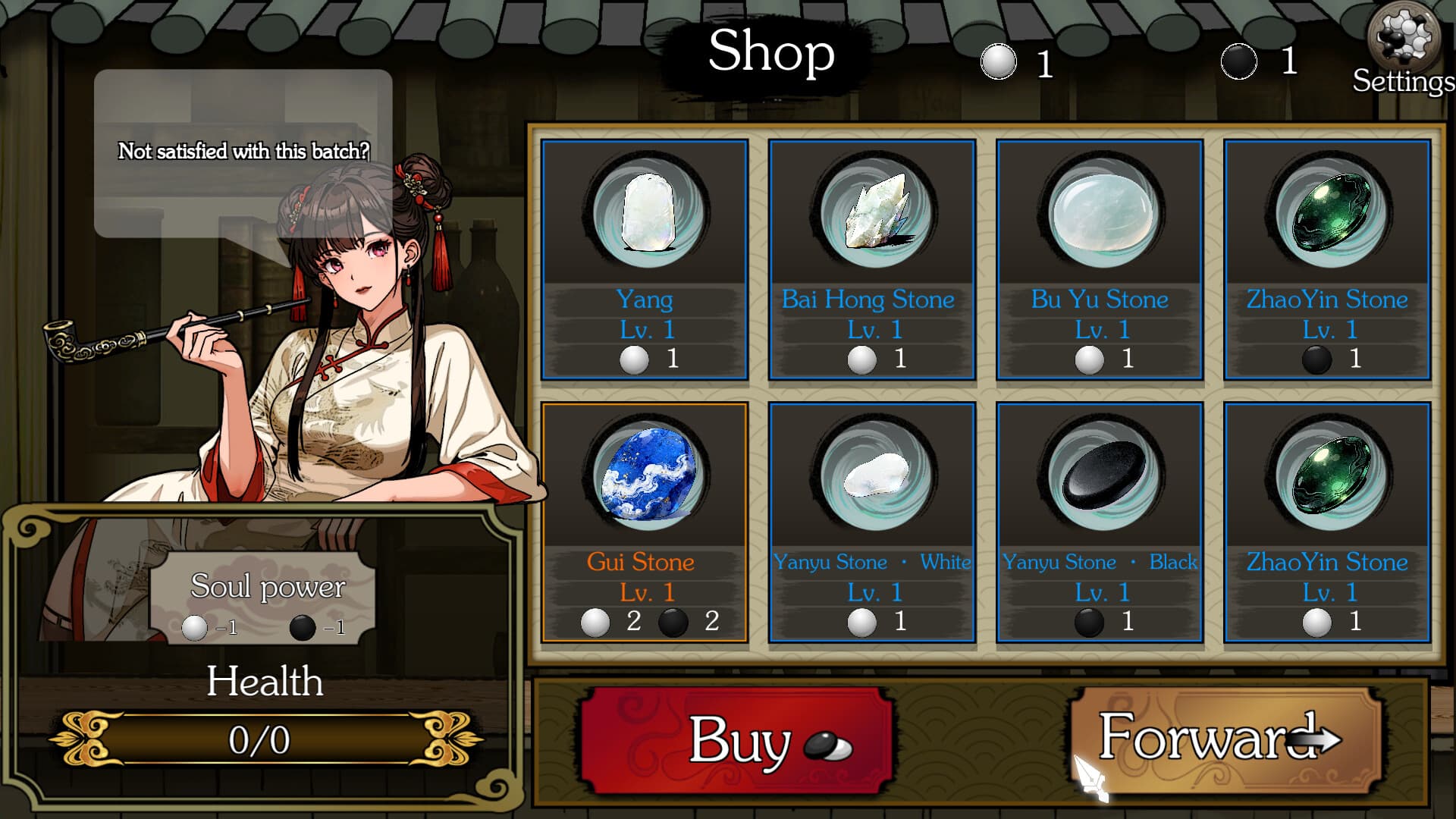The height and width of the screenshot is (819, 1456).
Task: Select the Yang Lv. 1 stone
Action: [645, 258]
